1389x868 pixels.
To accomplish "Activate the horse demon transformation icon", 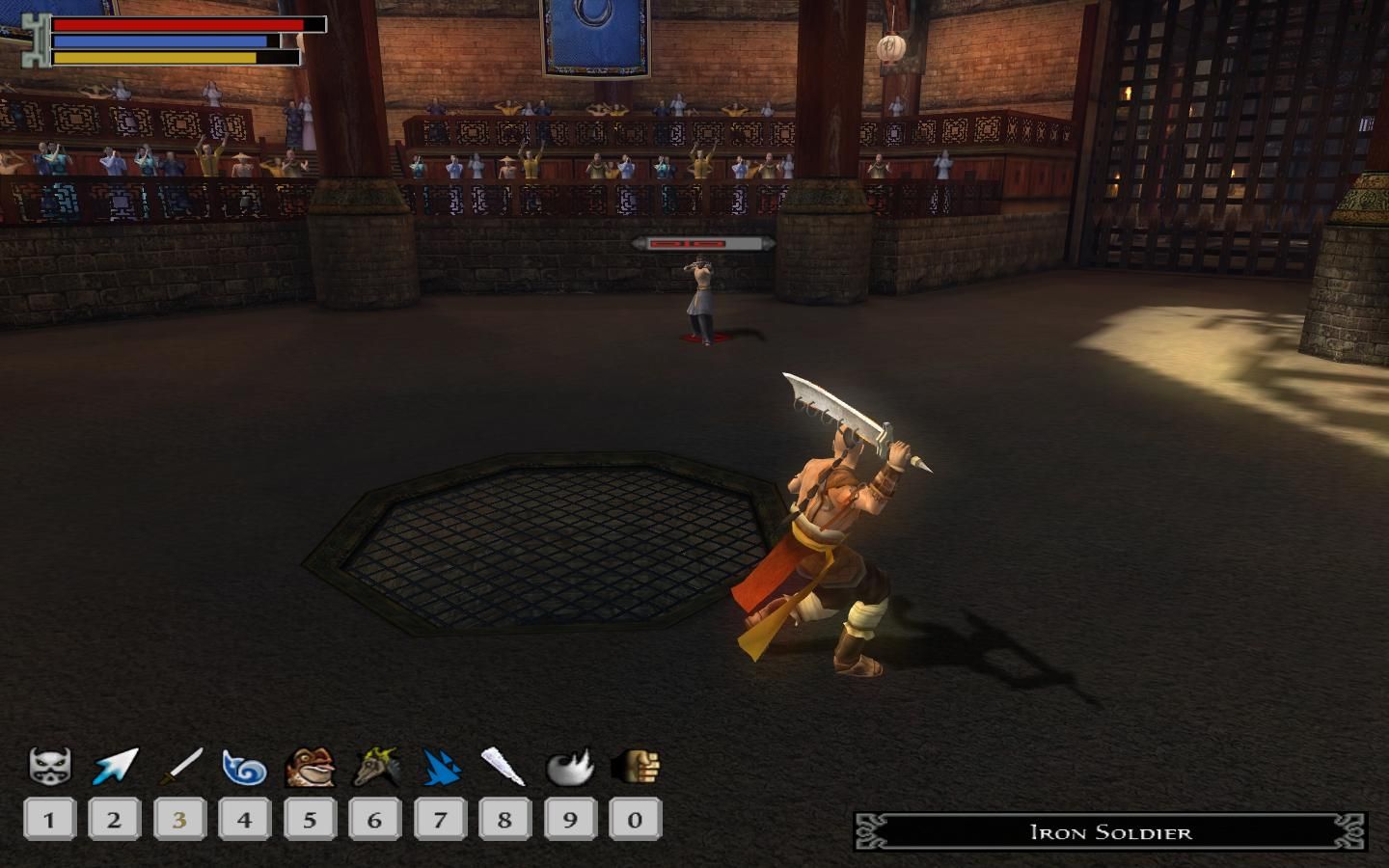I will point(375,768).
